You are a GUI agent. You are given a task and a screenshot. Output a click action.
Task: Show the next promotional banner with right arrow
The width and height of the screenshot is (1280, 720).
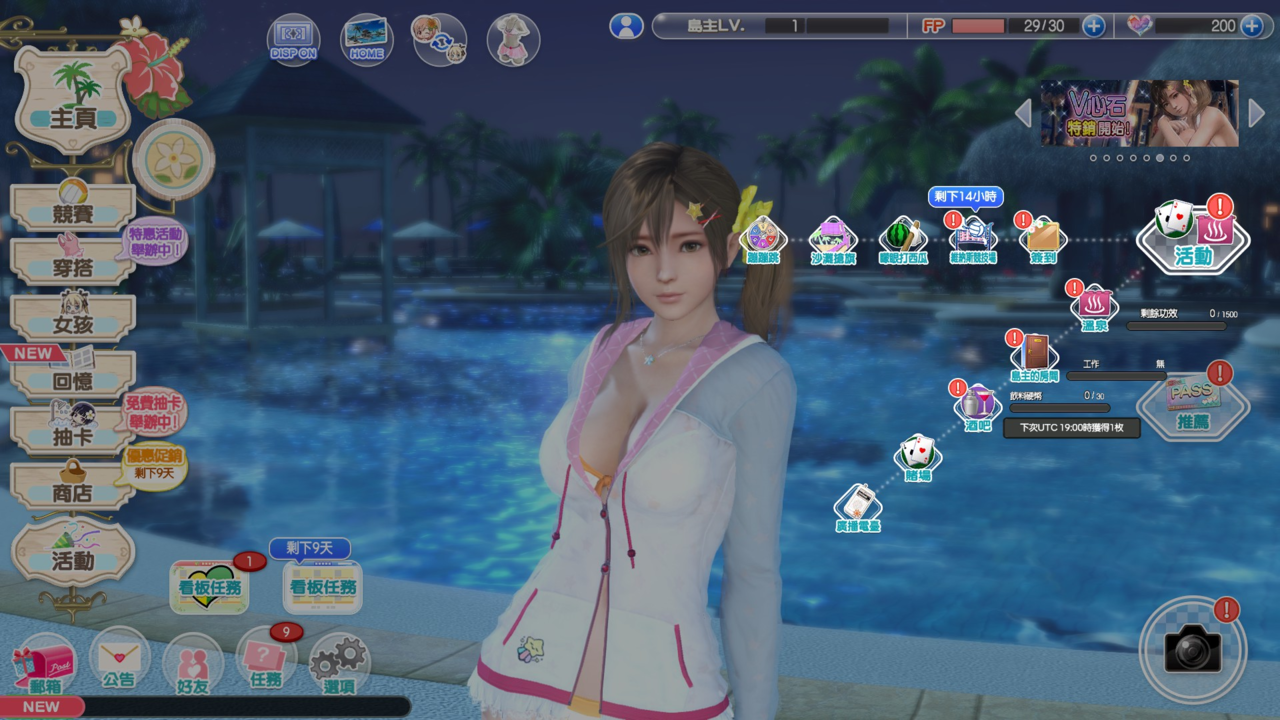coord(1256,113)
